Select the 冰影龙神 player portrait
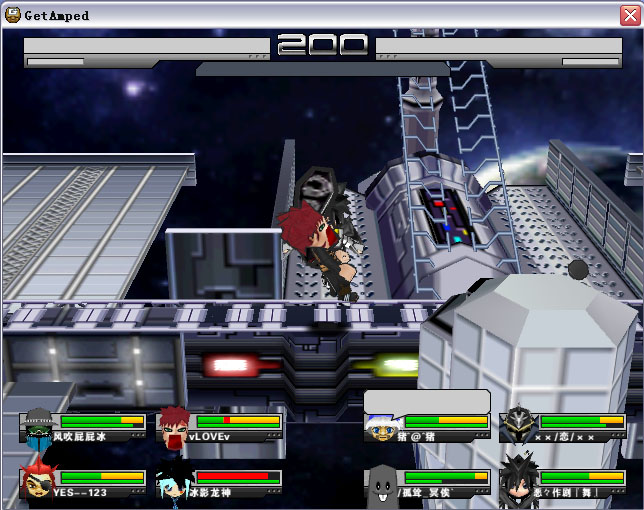 [x=173, y=483]
